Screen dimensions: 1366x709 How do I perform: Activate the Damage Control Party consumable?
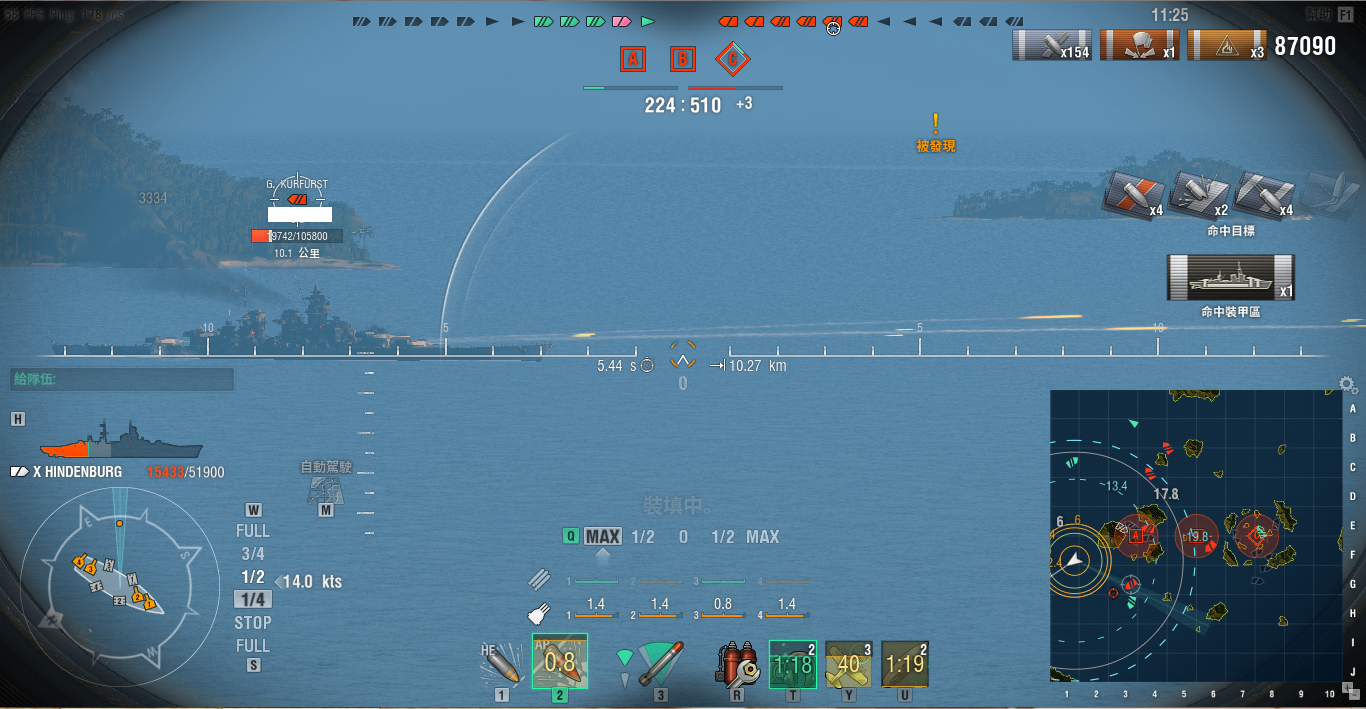coord(736,663)
